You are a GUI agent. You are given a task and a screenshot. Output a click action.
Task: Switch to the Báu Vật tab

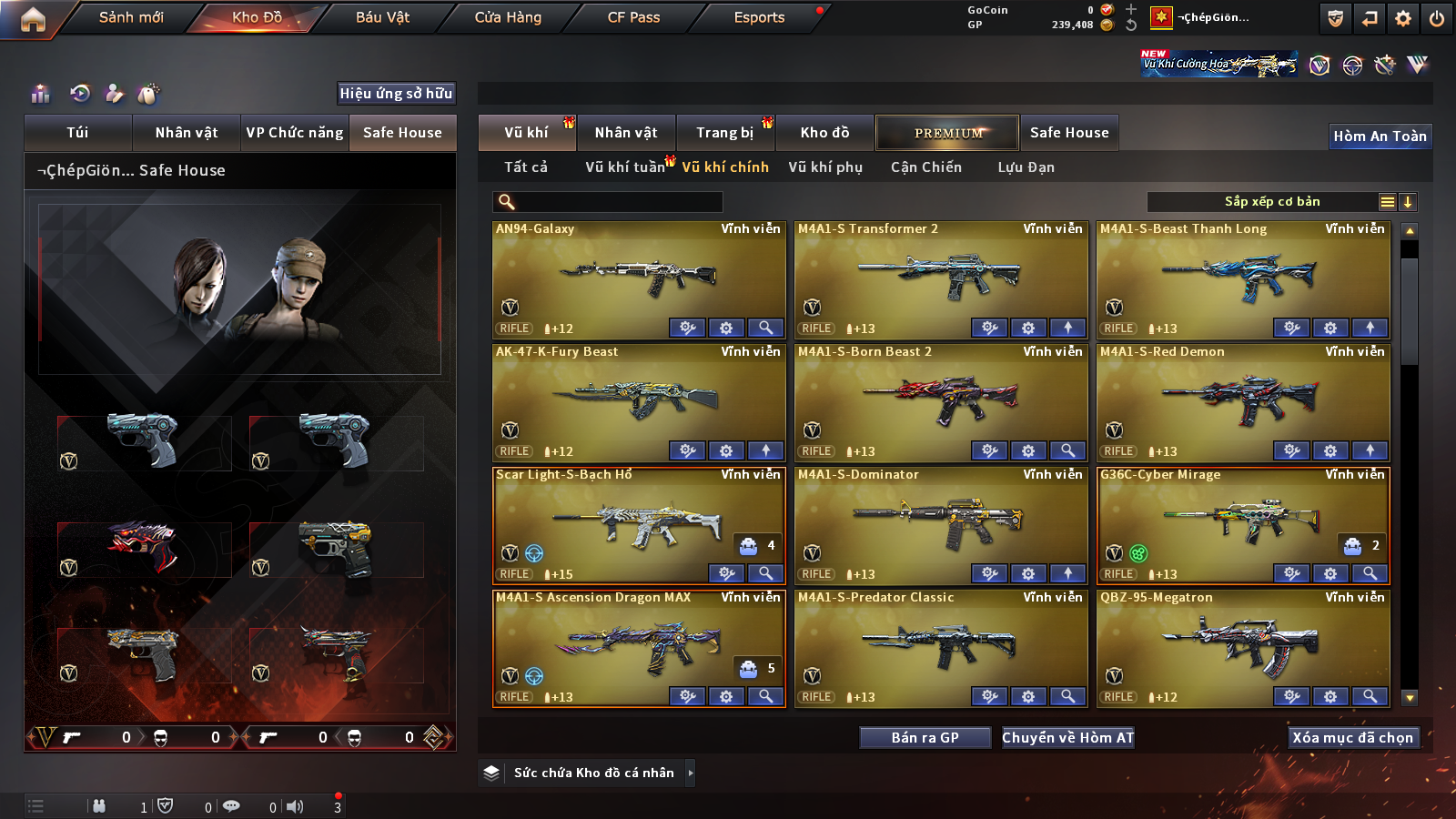point(382,17)
